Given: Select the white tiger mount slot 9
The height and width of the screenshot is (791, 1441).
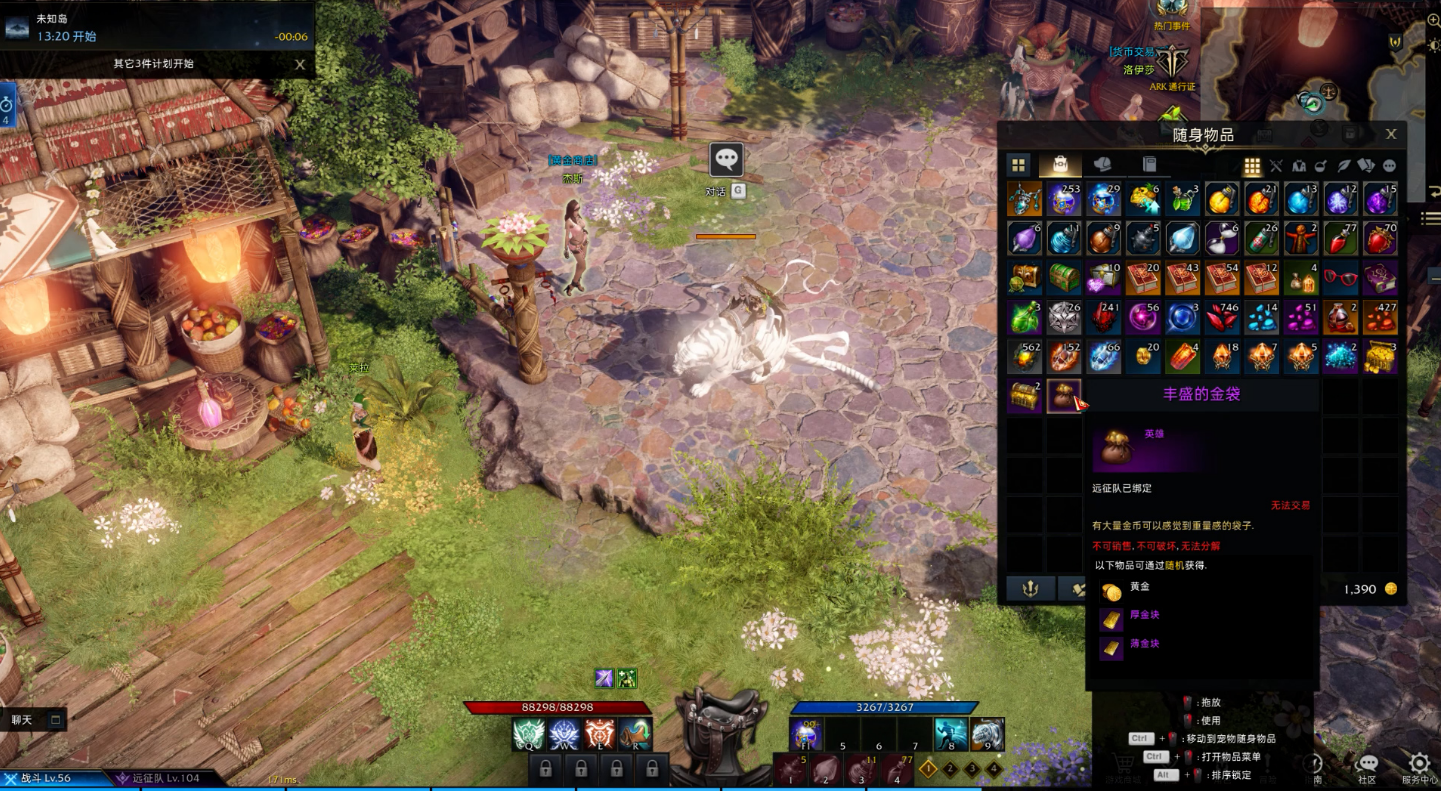Looking at the screenshot, I should click(987, 735).
